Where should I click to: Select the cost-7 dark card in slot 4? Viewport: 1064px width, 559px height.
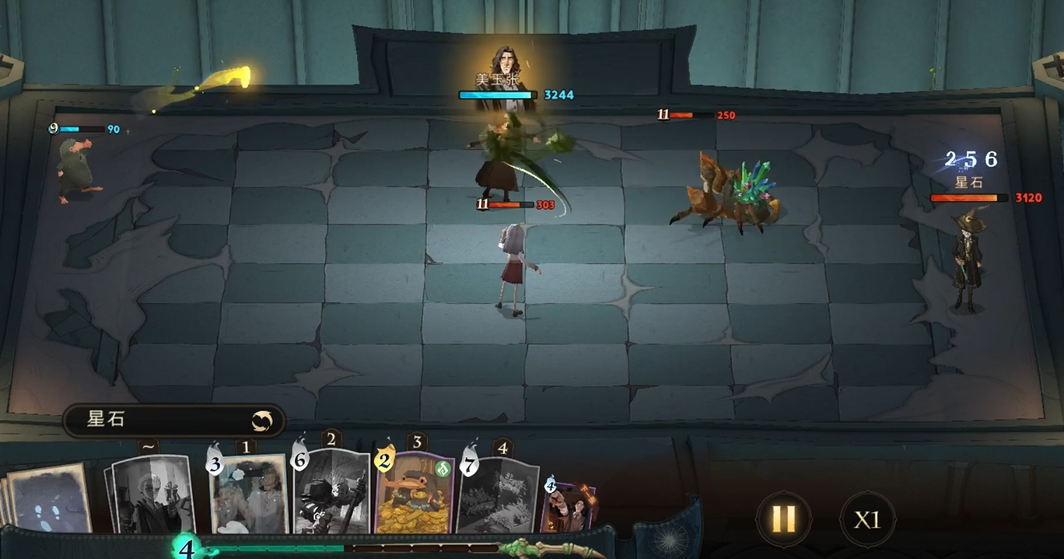point(498,495)
